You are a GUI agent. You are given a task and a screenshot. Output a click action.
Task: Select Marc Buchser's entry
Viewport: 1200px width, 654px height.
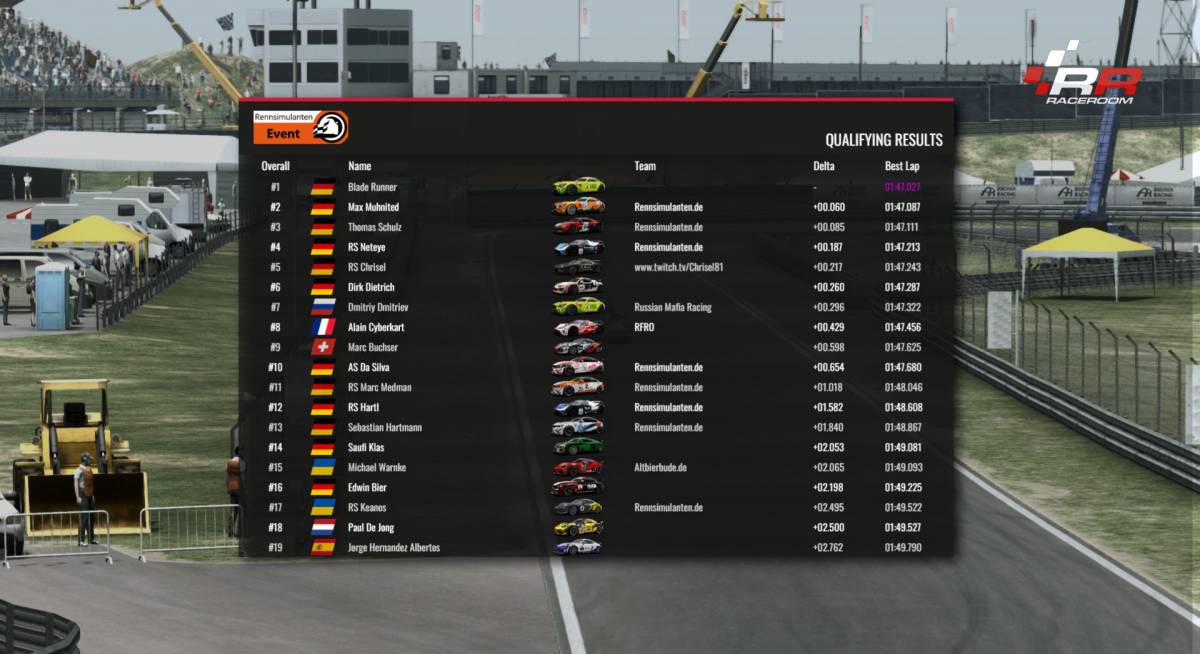pyautogui.click(x=372, y=347)
